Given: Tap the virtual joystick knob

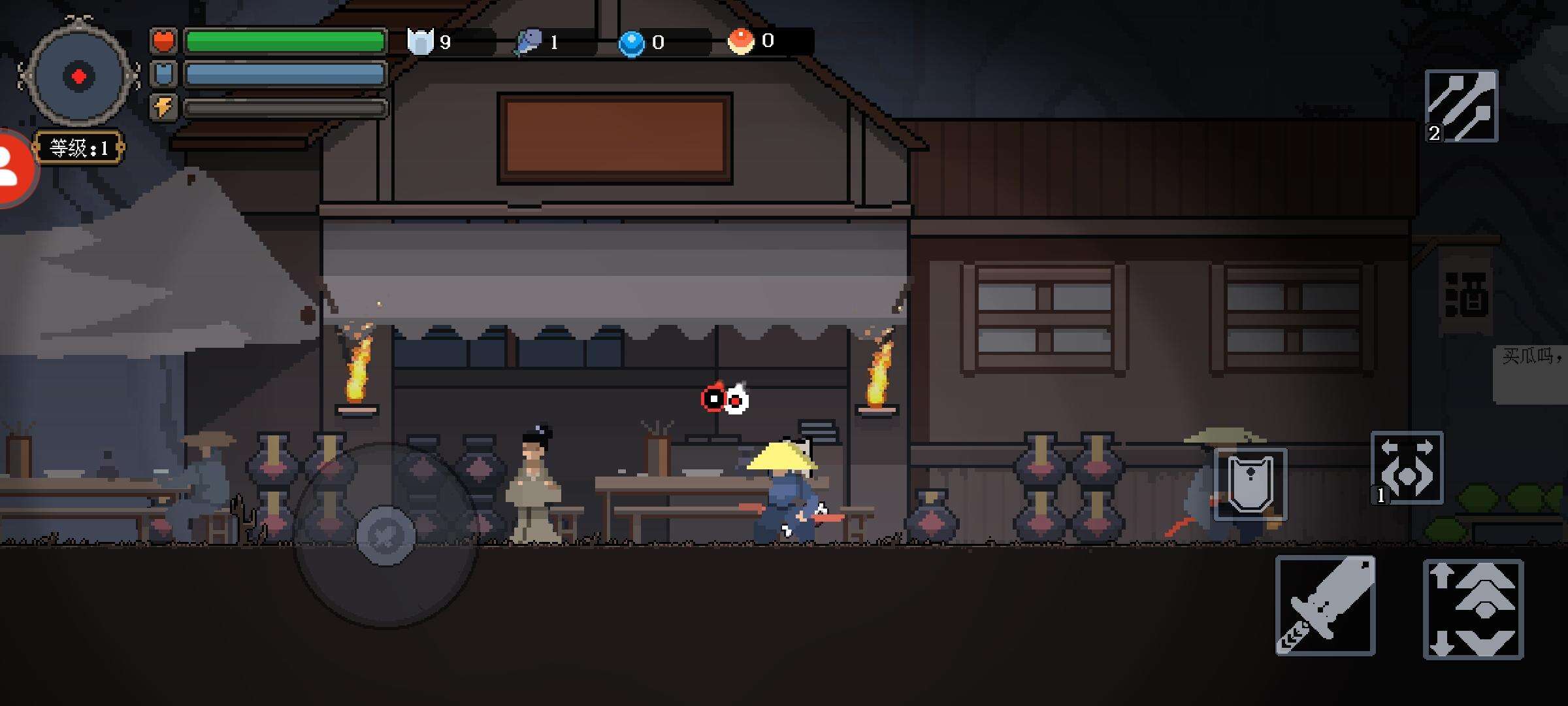Looking at the screenshot, I should pos(385,536).
